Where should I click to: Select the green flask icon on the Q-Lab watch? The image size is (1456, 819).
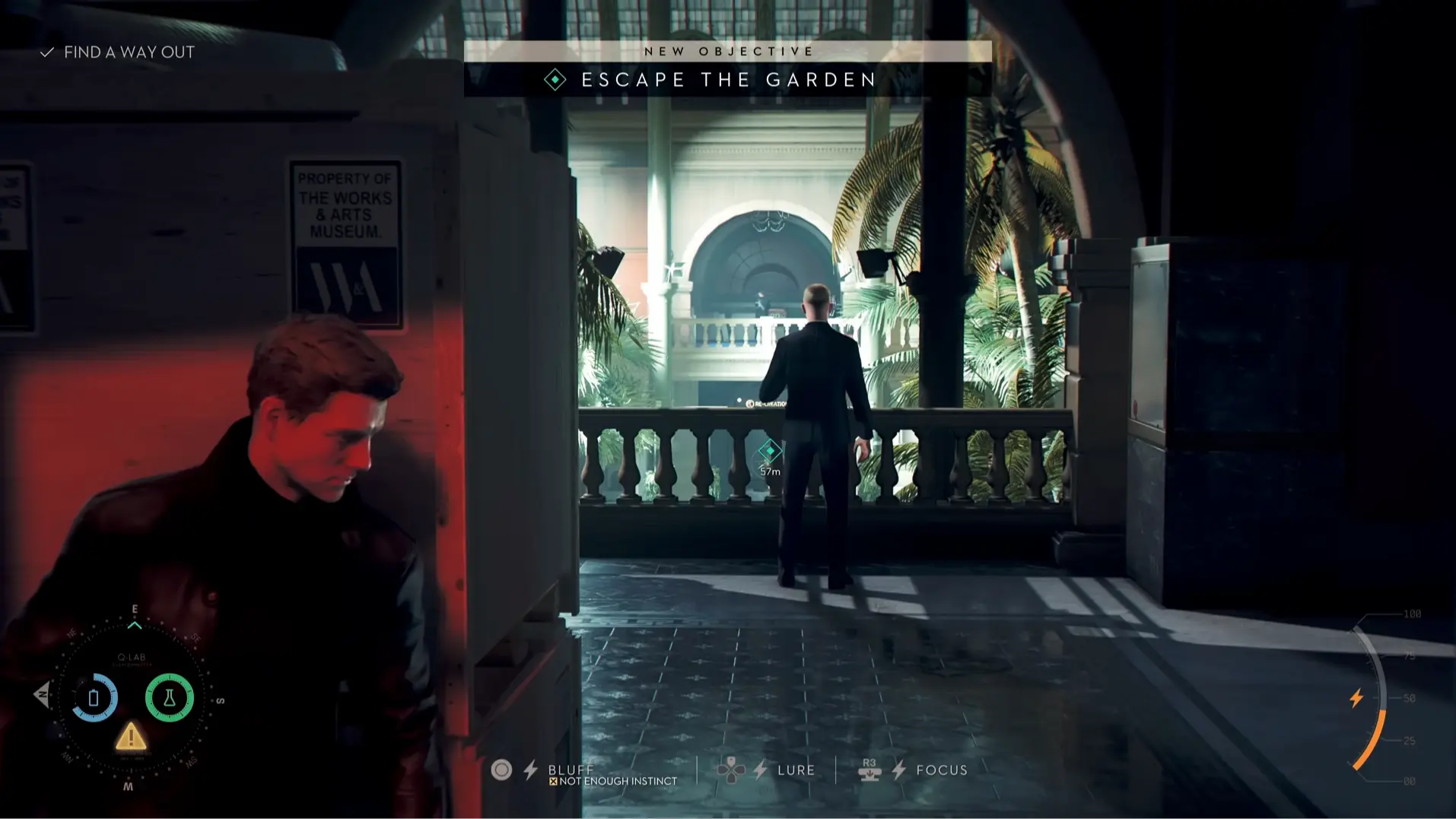(169, 697)
